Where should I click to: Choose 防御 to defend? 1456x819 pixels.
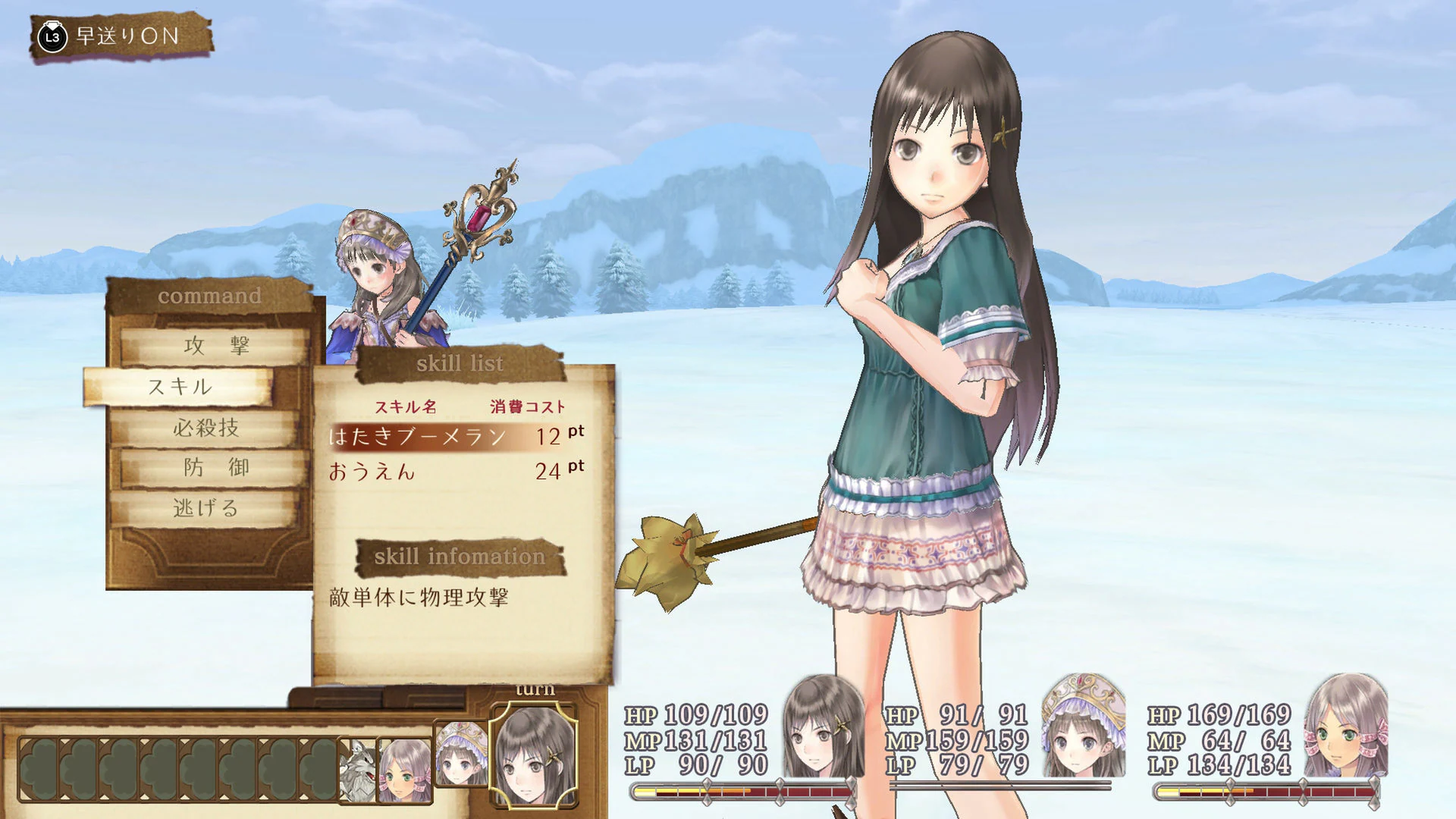pyautogui.click(x=216, y=469)
